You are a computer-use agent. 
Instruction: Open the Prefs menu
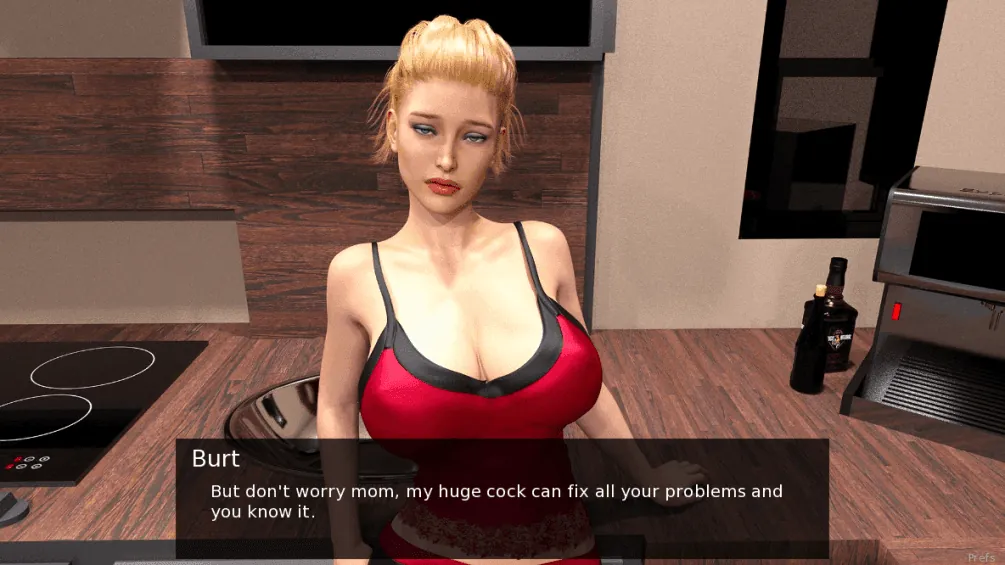(x=983, y=556)
